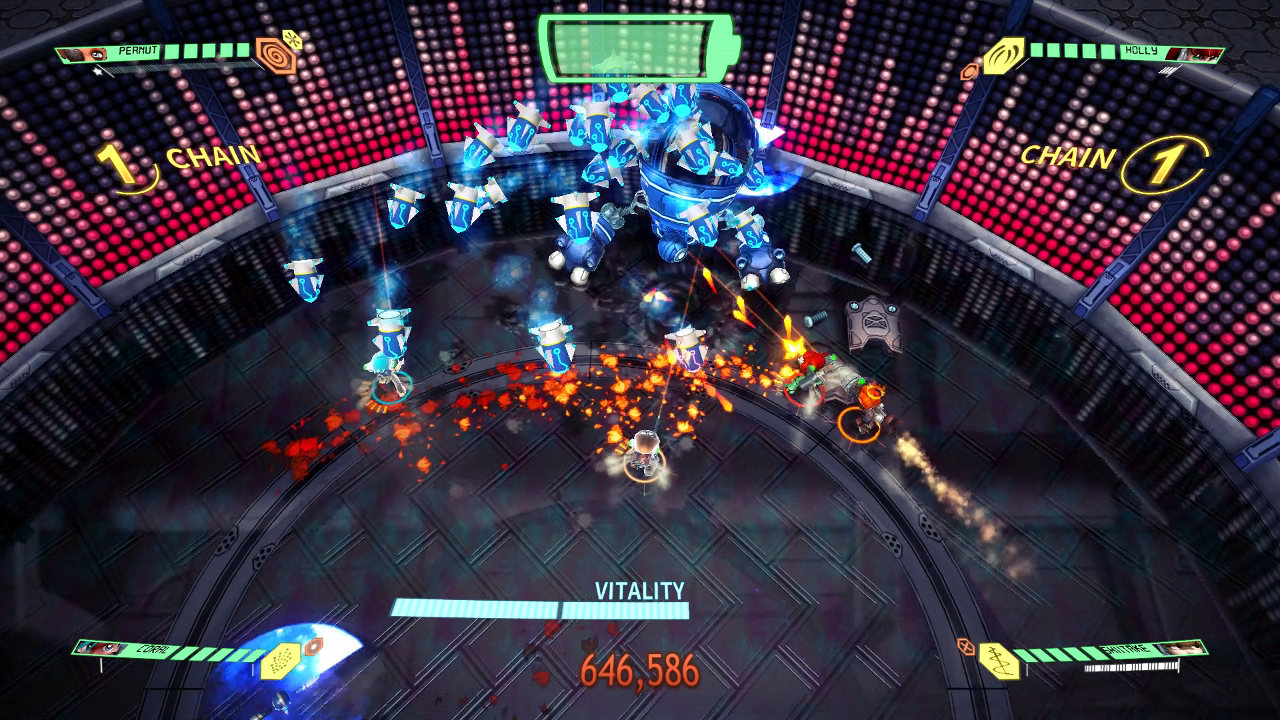
Task: Open Coral's yellow hexagon ability icon
Action: click(x=281, y=662)
